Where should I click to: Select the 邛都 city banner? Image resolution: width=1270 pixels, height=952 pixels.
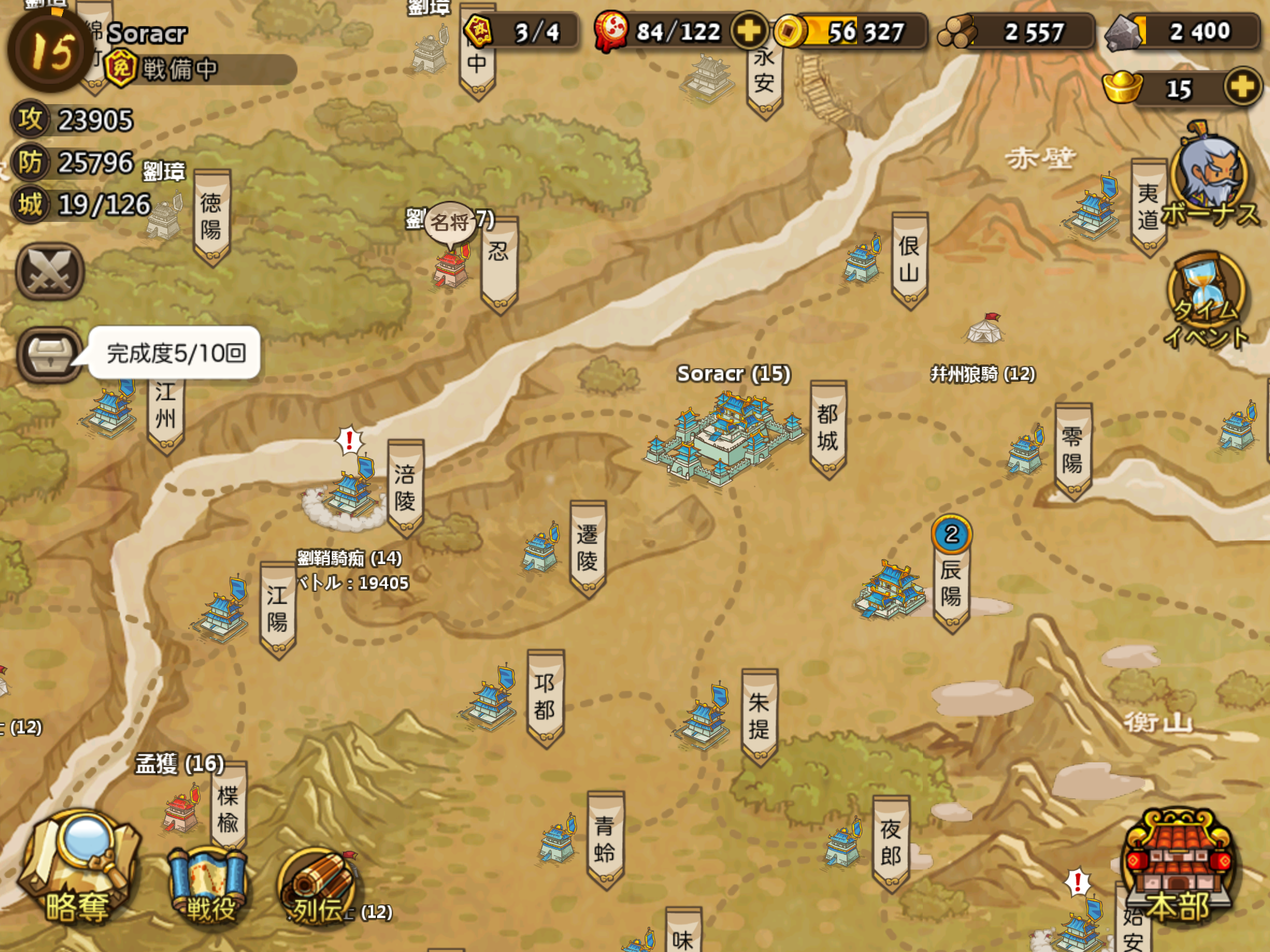tap(544, 697)
